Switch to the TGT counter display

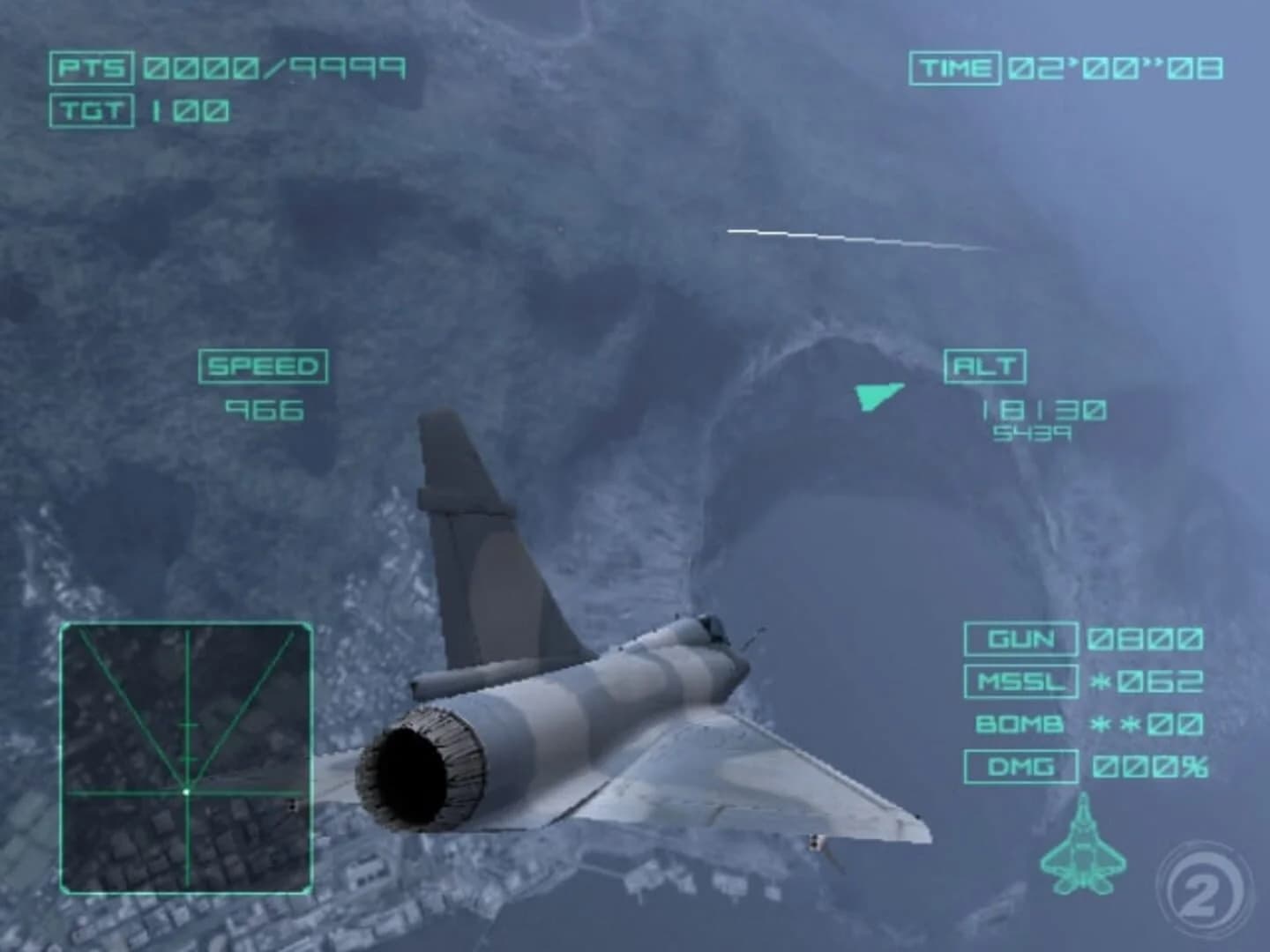[x=92, y=110]
